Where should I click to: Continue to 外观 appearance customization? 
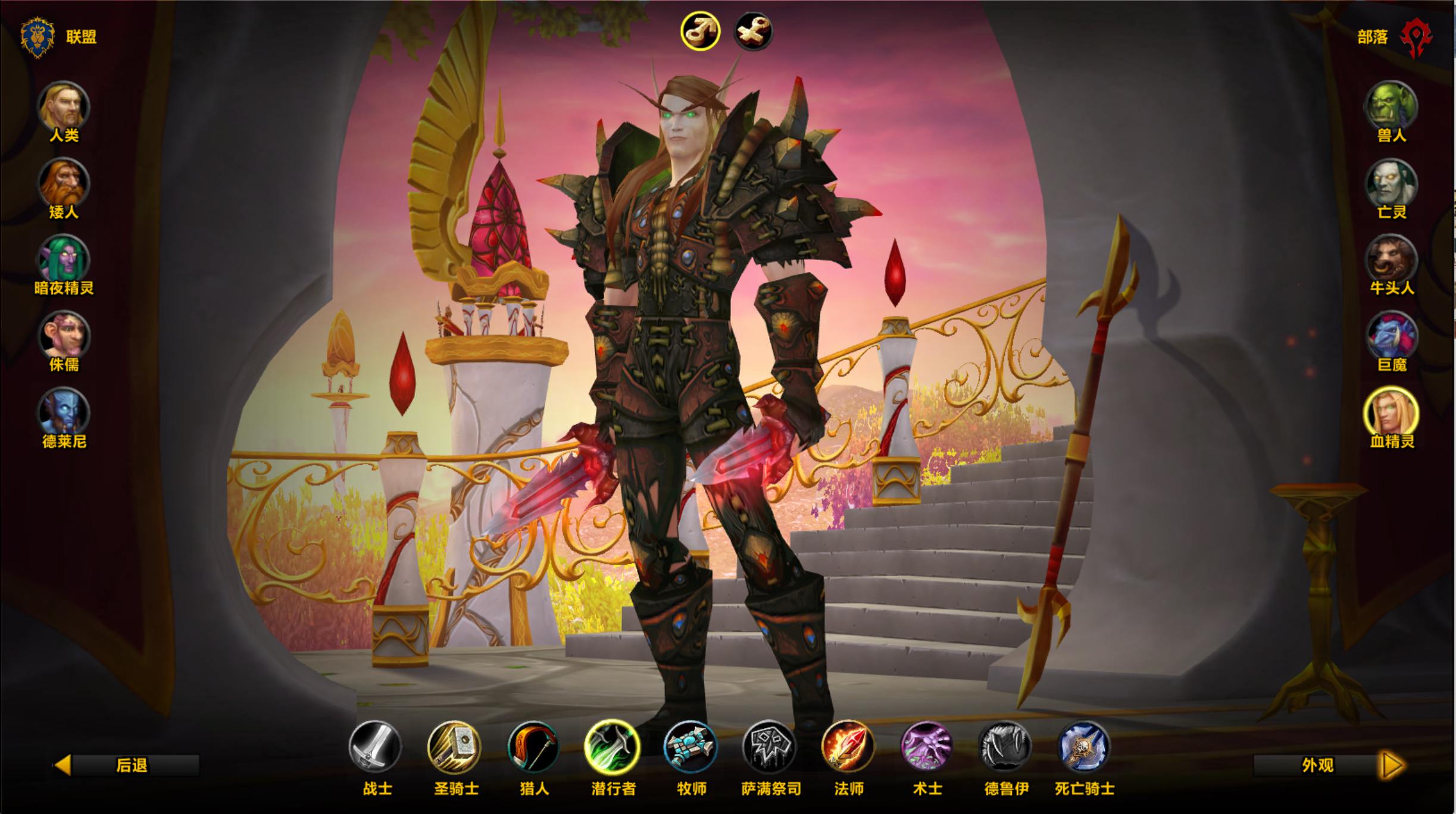[x=1329, y=765]
